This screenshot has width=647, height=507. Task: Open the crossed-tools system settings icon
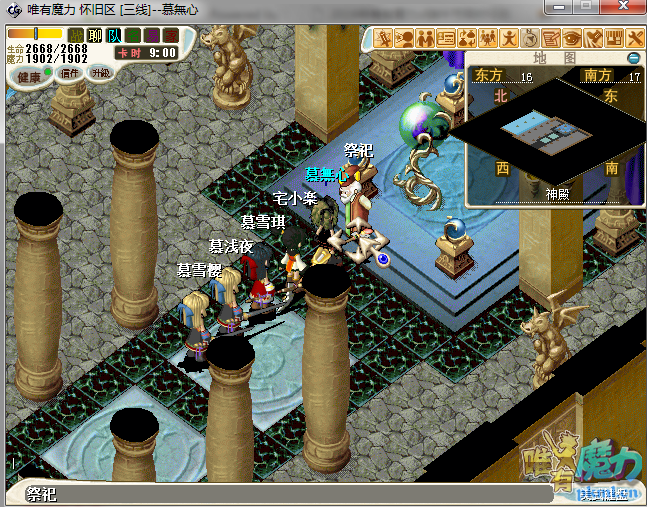click(x=634, y=39)
